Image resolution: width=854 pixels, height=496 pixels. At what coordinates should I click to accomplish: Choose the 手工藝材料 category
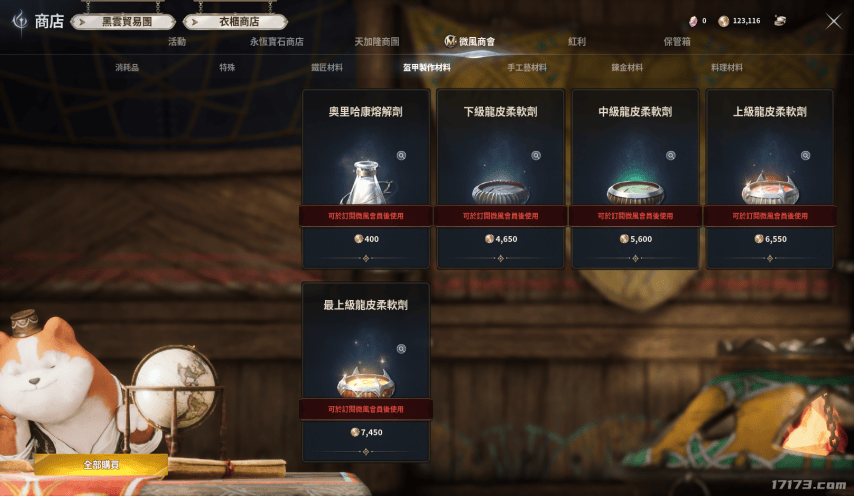tap(527, 67)
